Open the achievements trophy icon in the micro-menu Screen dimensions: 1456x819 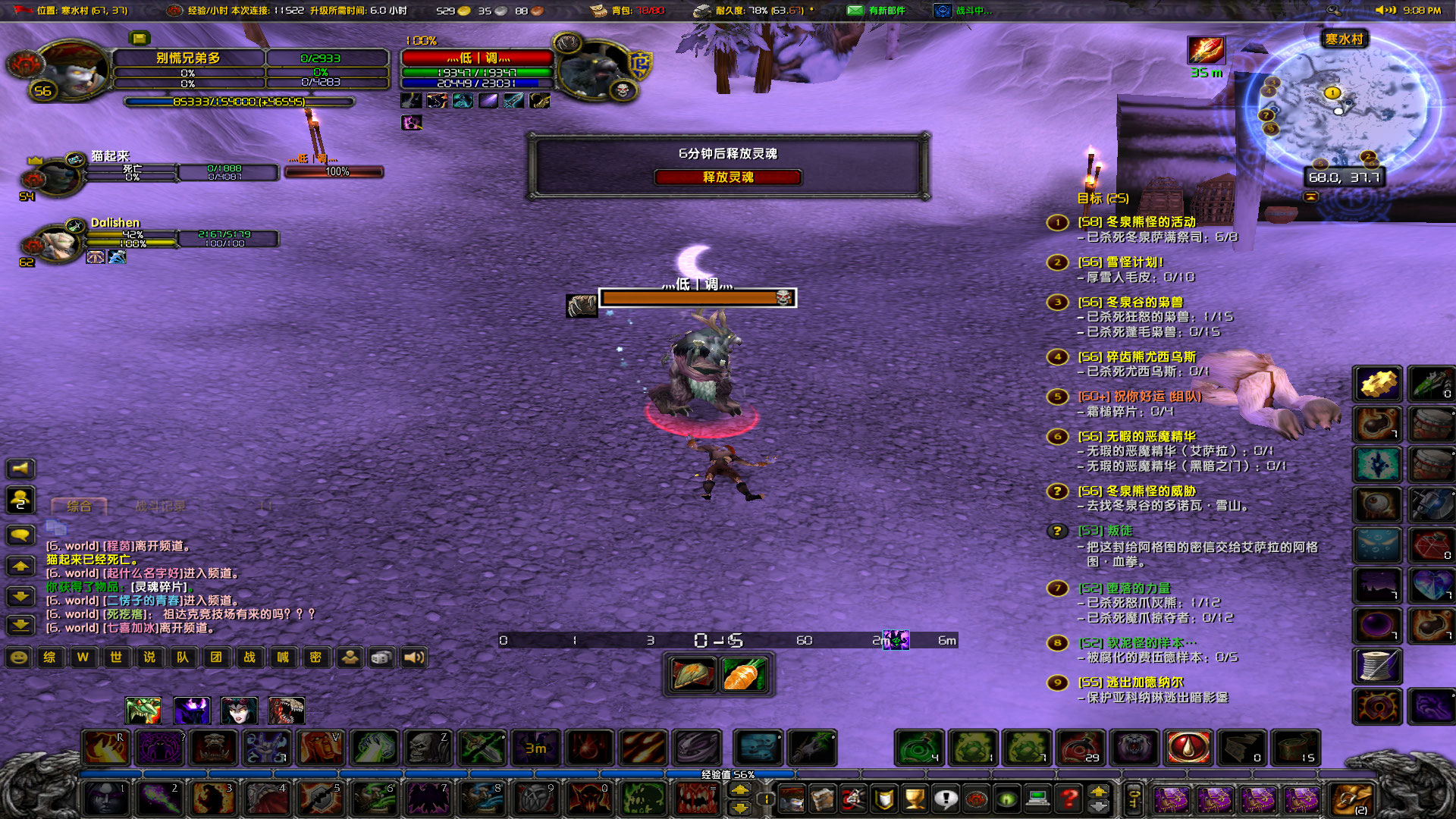click(x=914, y=799)
